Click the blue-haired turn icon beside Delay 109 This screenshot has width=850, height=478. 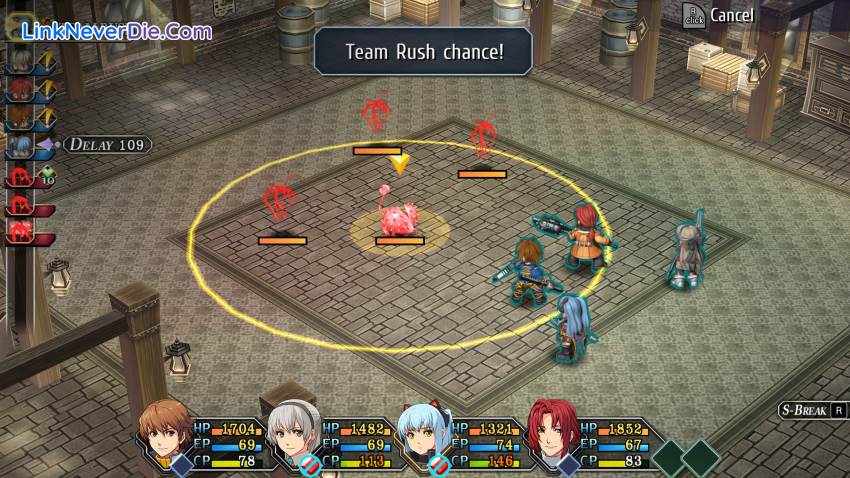[x=22, y=146]
